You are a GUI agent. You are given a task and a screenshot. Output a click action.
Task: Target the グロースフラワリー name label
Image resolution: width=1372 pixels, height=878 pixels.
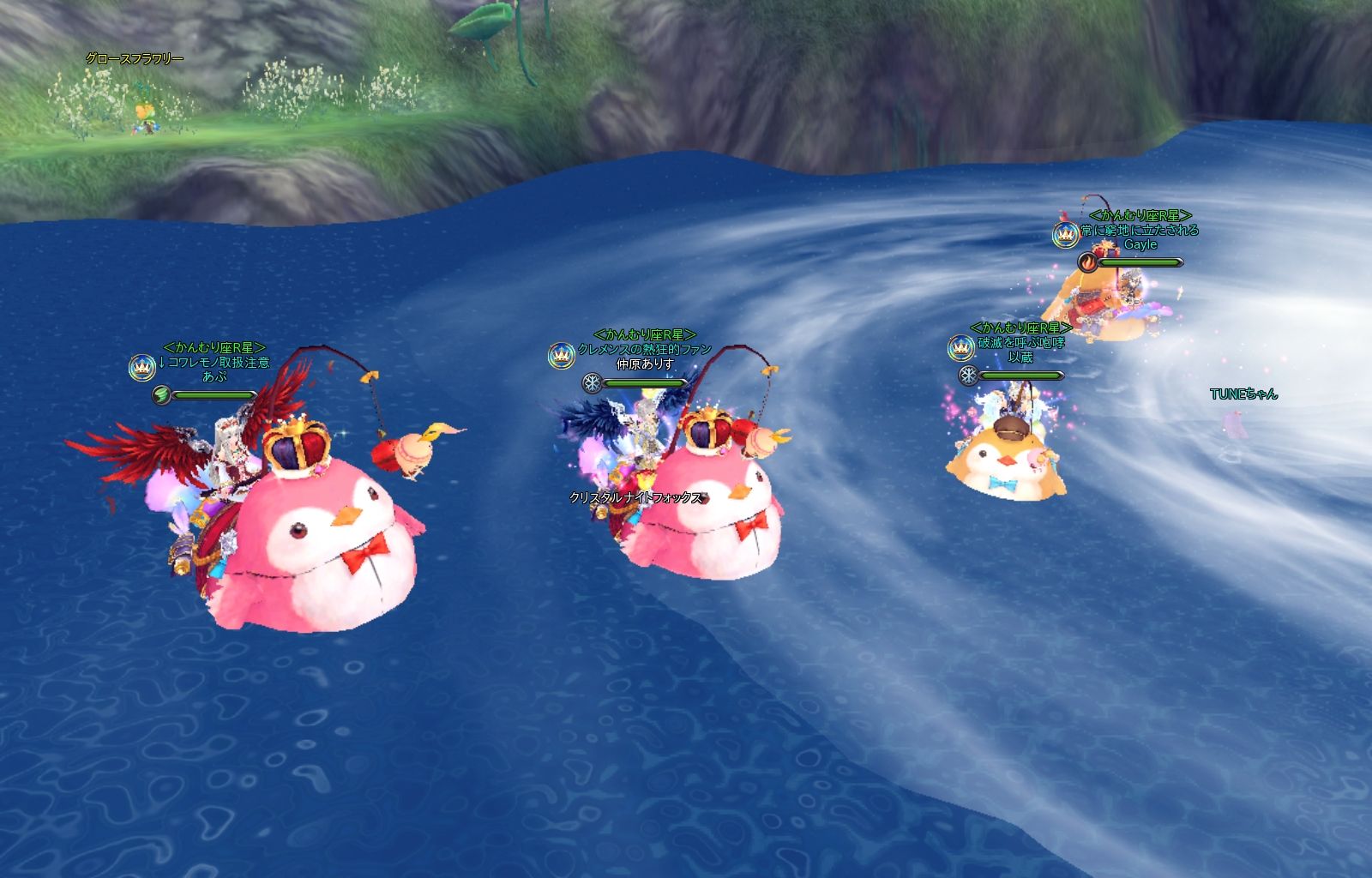coord(135,59)
